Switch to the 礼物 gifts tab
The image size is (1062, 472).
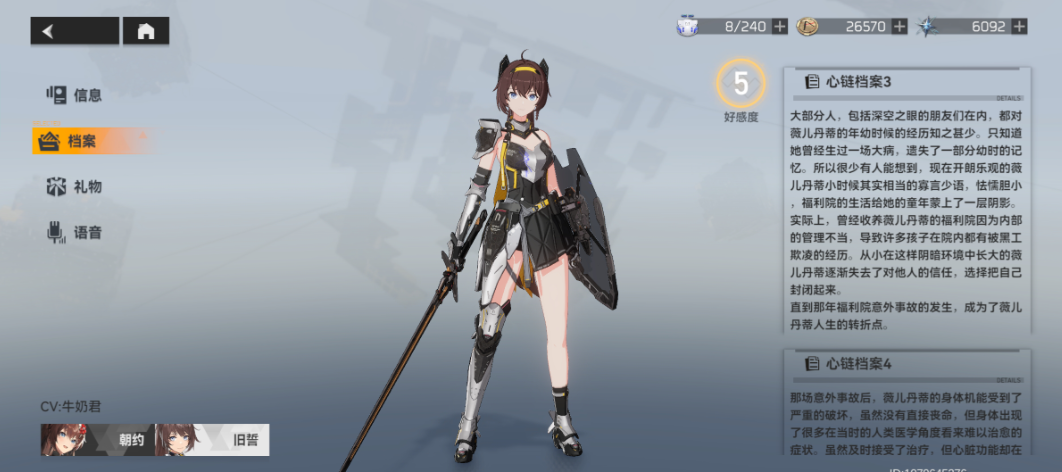tap(76, 187)
